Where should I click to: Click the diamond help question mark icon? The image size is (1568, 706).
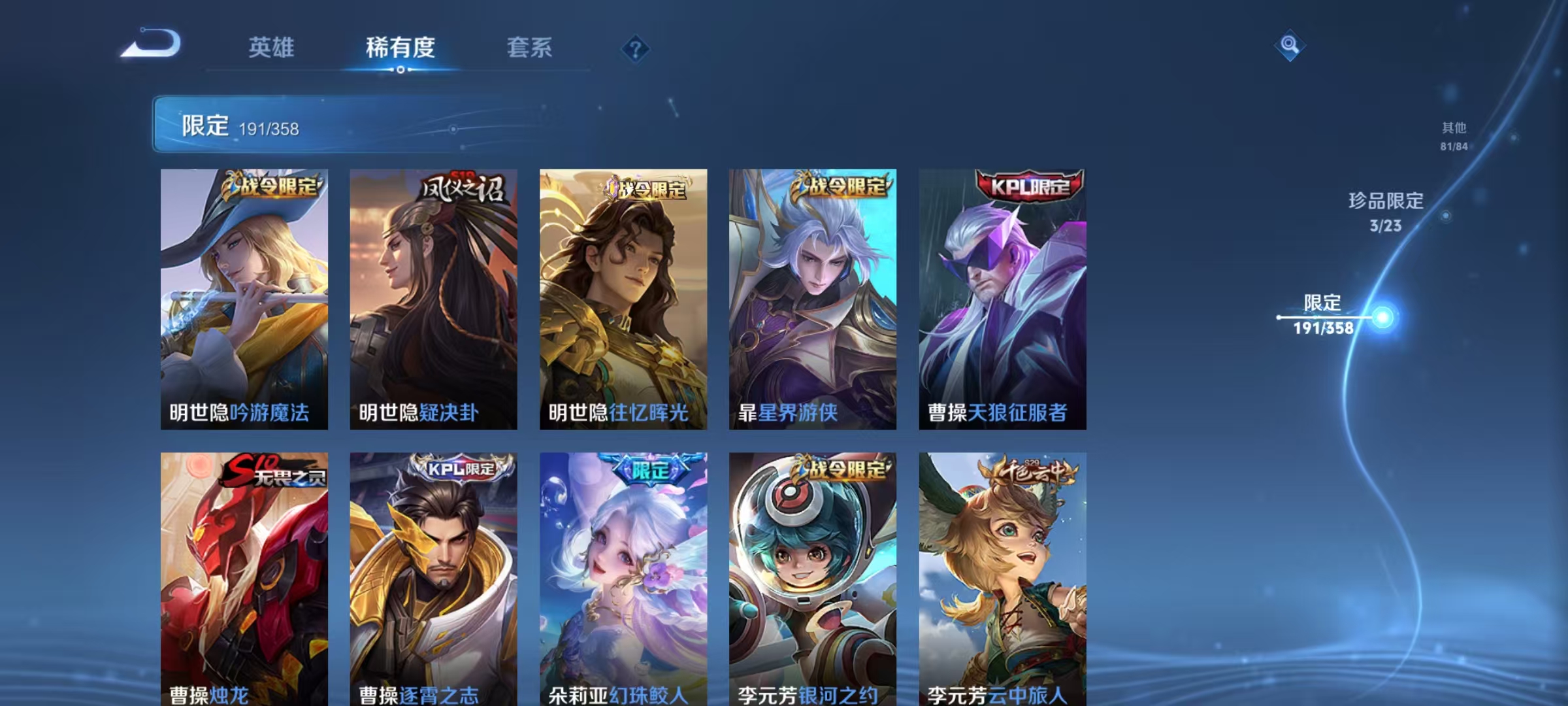[634, 49]
